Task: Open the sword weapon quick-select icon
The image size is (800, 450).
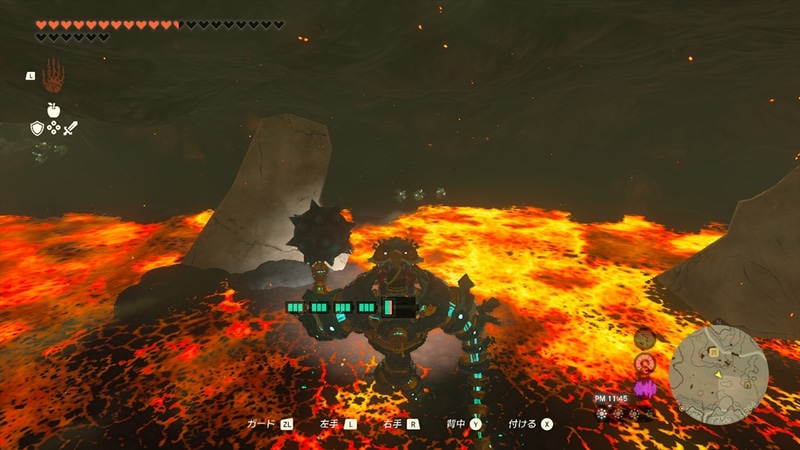Action: pos(70,128)
